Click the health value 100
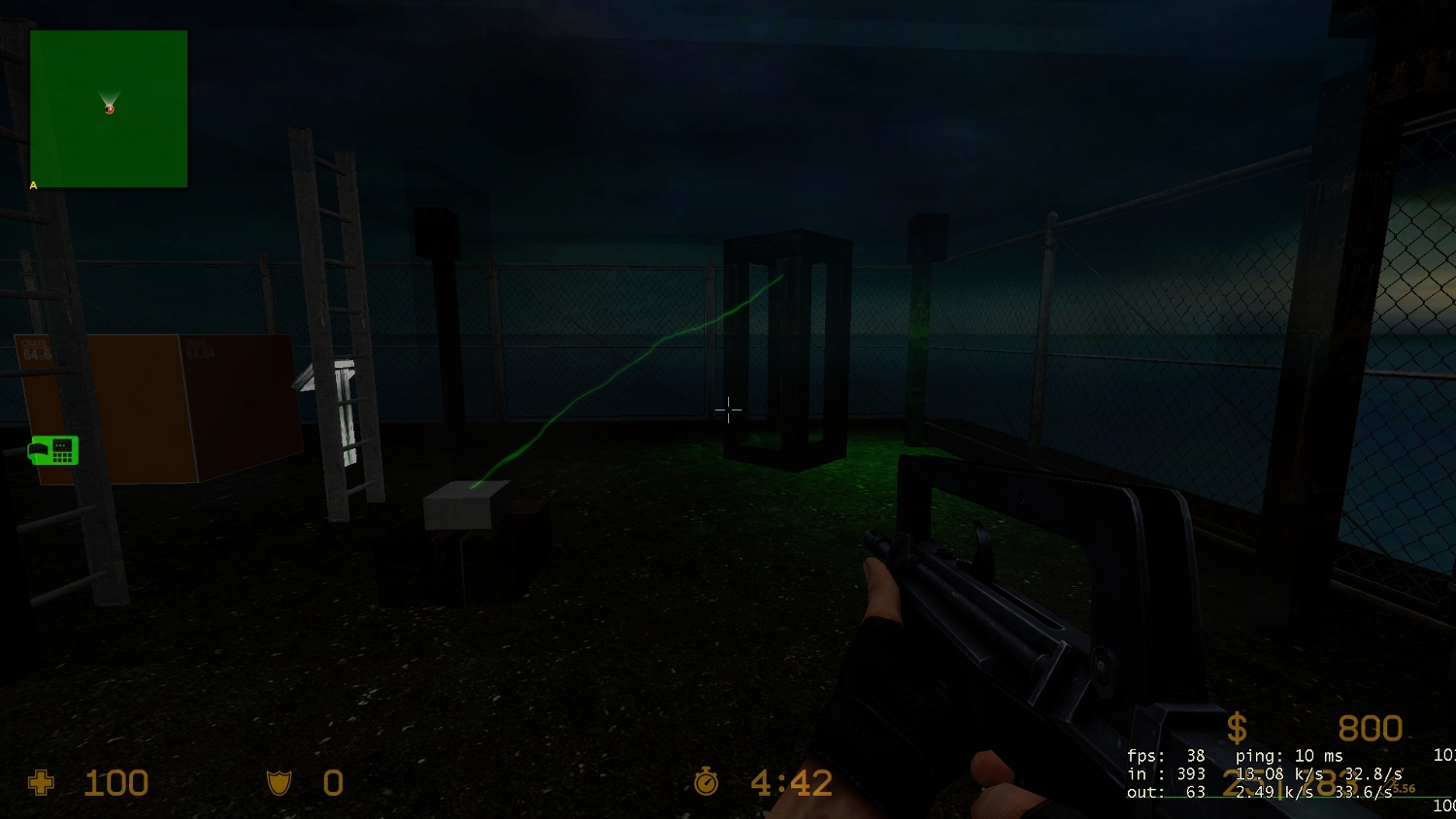Viewport: 1456px width, 819px height. click(115, 782)
